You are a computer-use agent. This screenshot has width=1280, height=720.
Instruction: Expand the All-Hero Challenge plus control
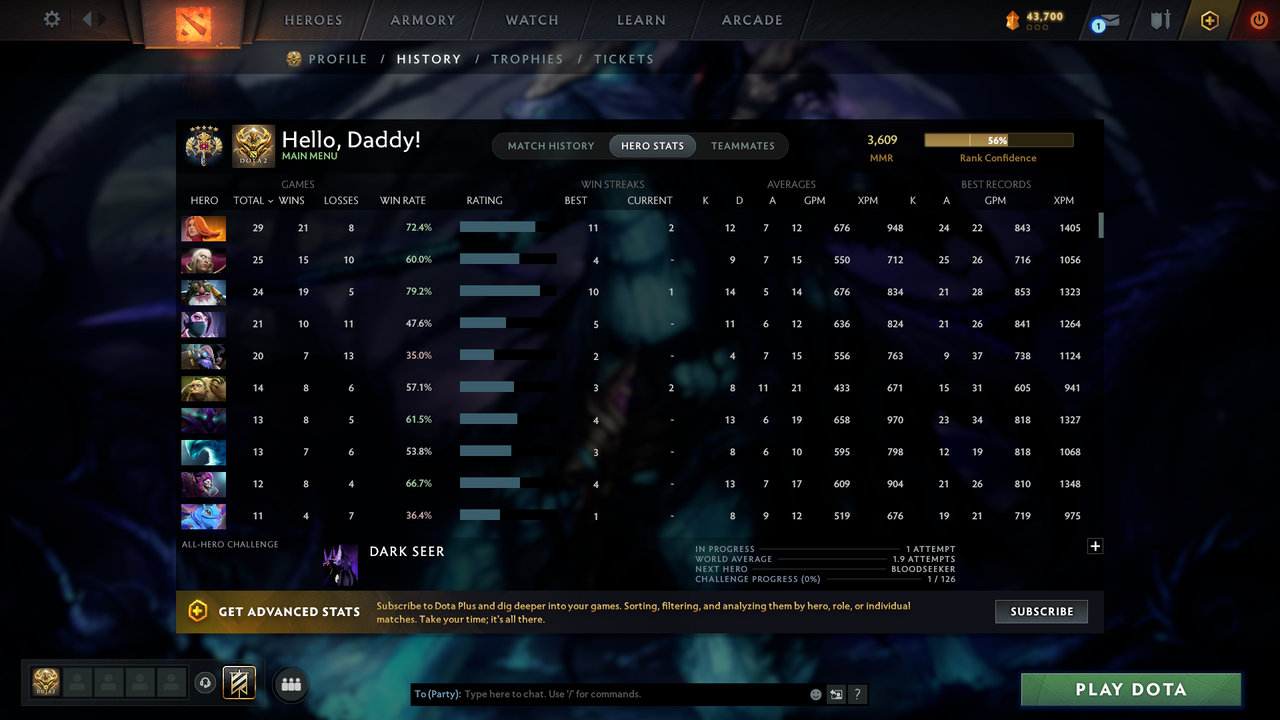point(1095,546)
